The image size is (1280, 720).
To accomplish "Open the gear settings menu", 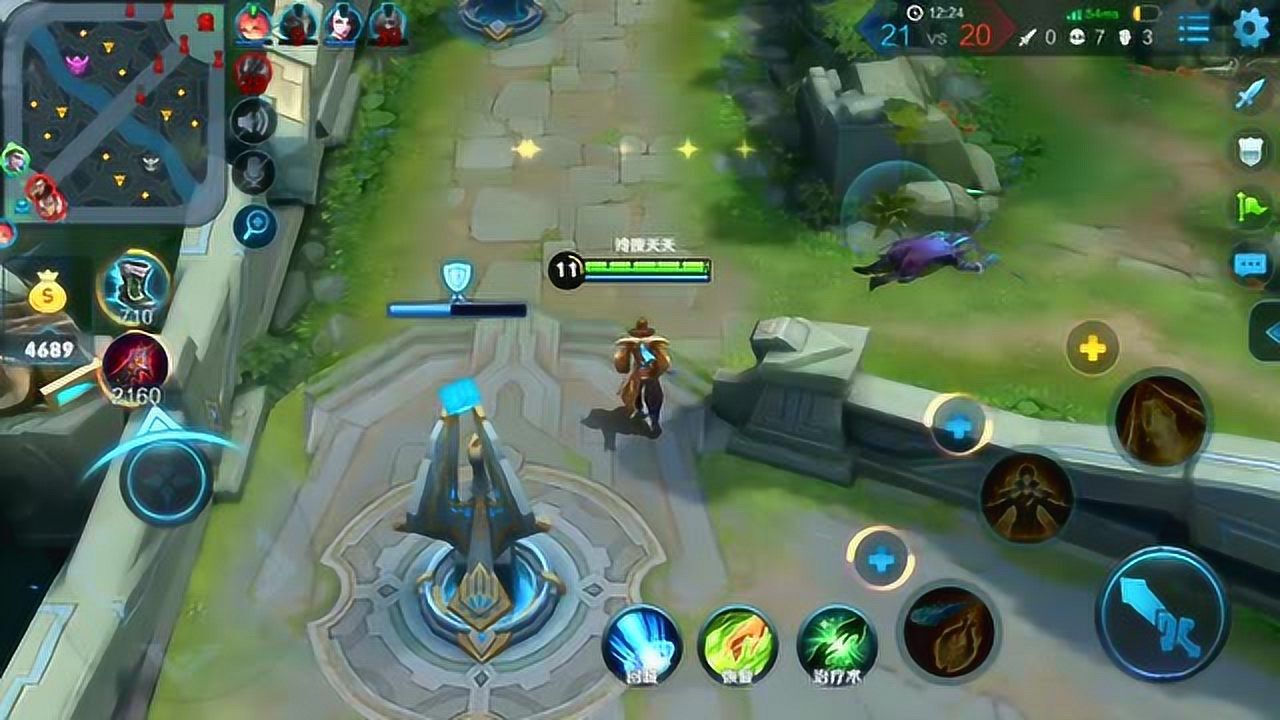I will coord(1251,28).
